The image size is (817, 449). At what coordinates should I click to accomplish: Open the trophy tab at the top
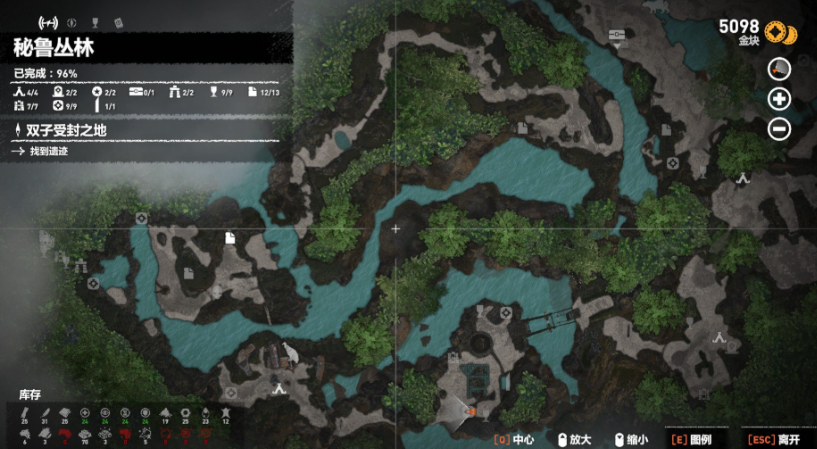pos(95,22)
